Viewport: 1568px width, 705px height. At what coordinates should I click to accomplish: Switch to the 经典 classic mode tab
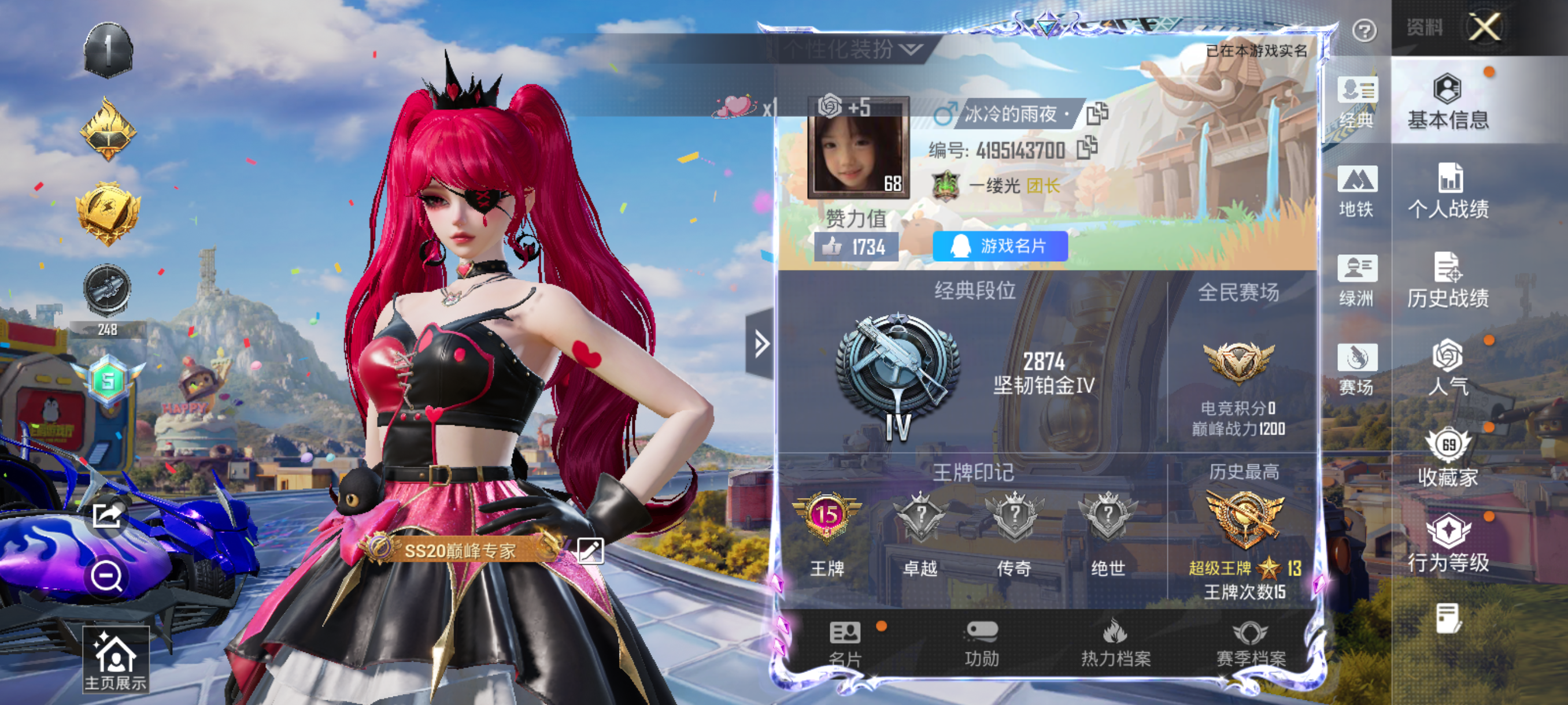[x=1356, y=102]
